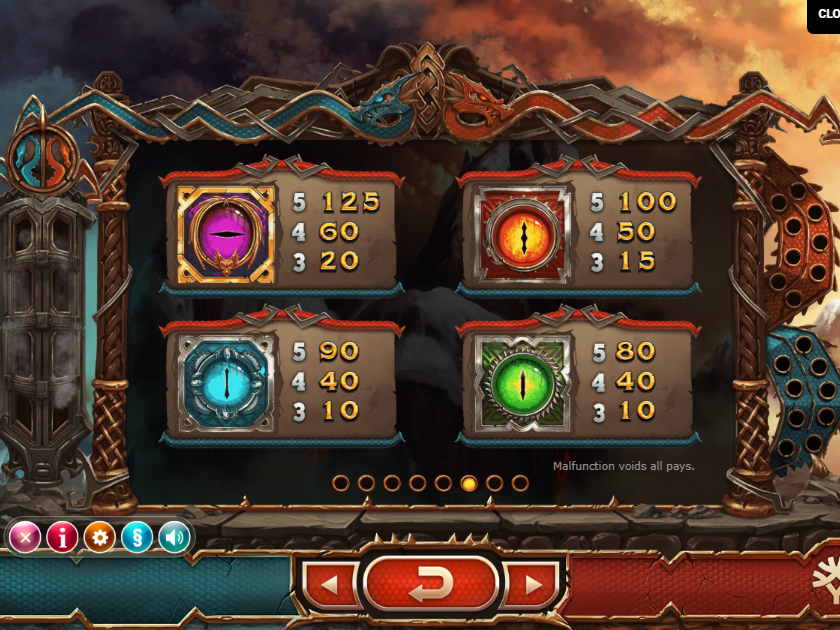Image resolution: width=840 pixels, height=630 pixels.
Task: Toggle sound with the speaker icon
Action: point(174,537)
